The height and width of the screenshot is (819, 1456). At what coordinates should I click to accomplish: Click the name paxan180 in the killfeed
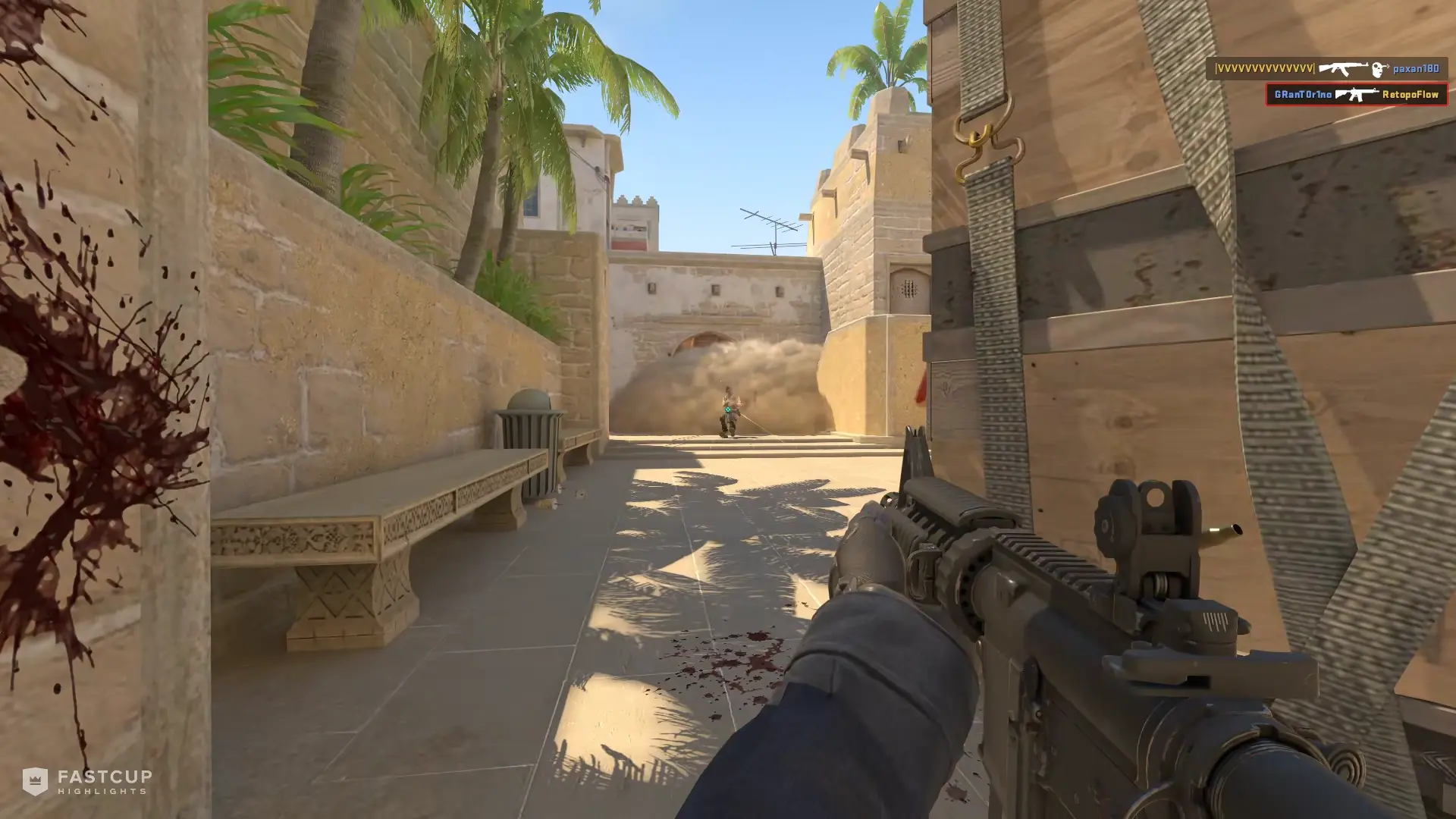1415,69
